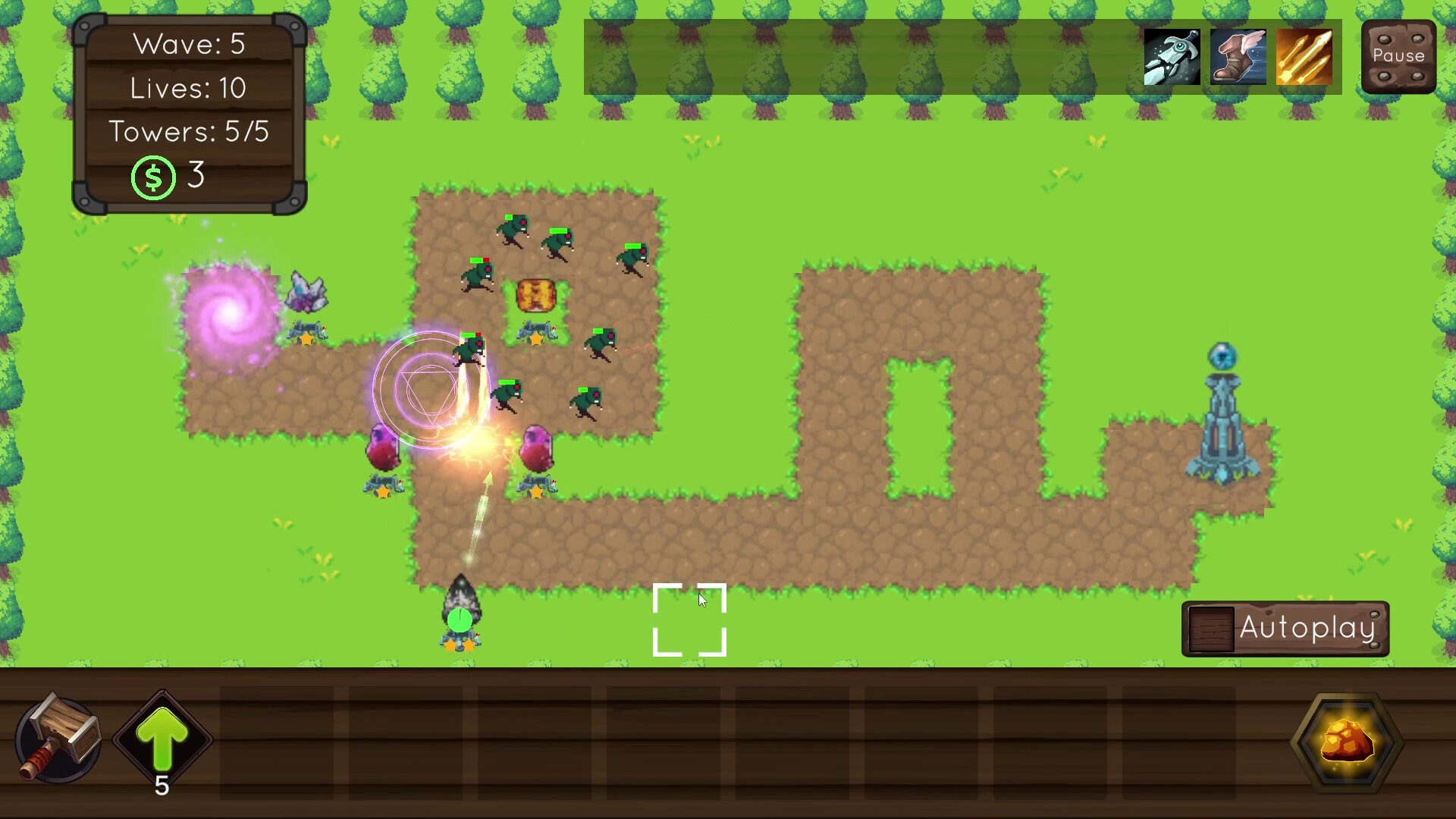
Task: Click the highlighted tile selection brackets
Action: coord(689,620)
